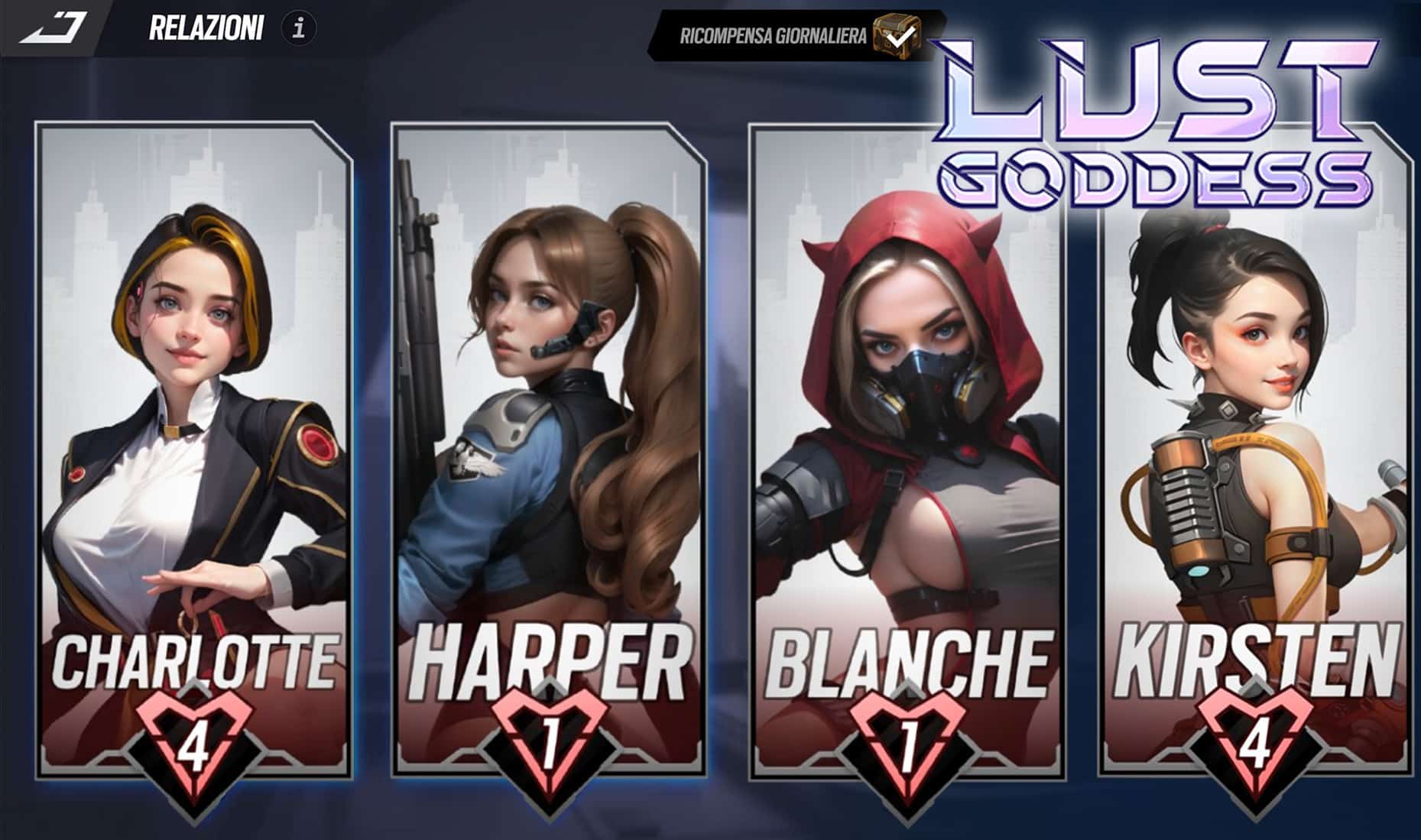Go back using the top-left arrow button
The width and height of the screenshot is (1421, 840).
[x=52, y=28]
